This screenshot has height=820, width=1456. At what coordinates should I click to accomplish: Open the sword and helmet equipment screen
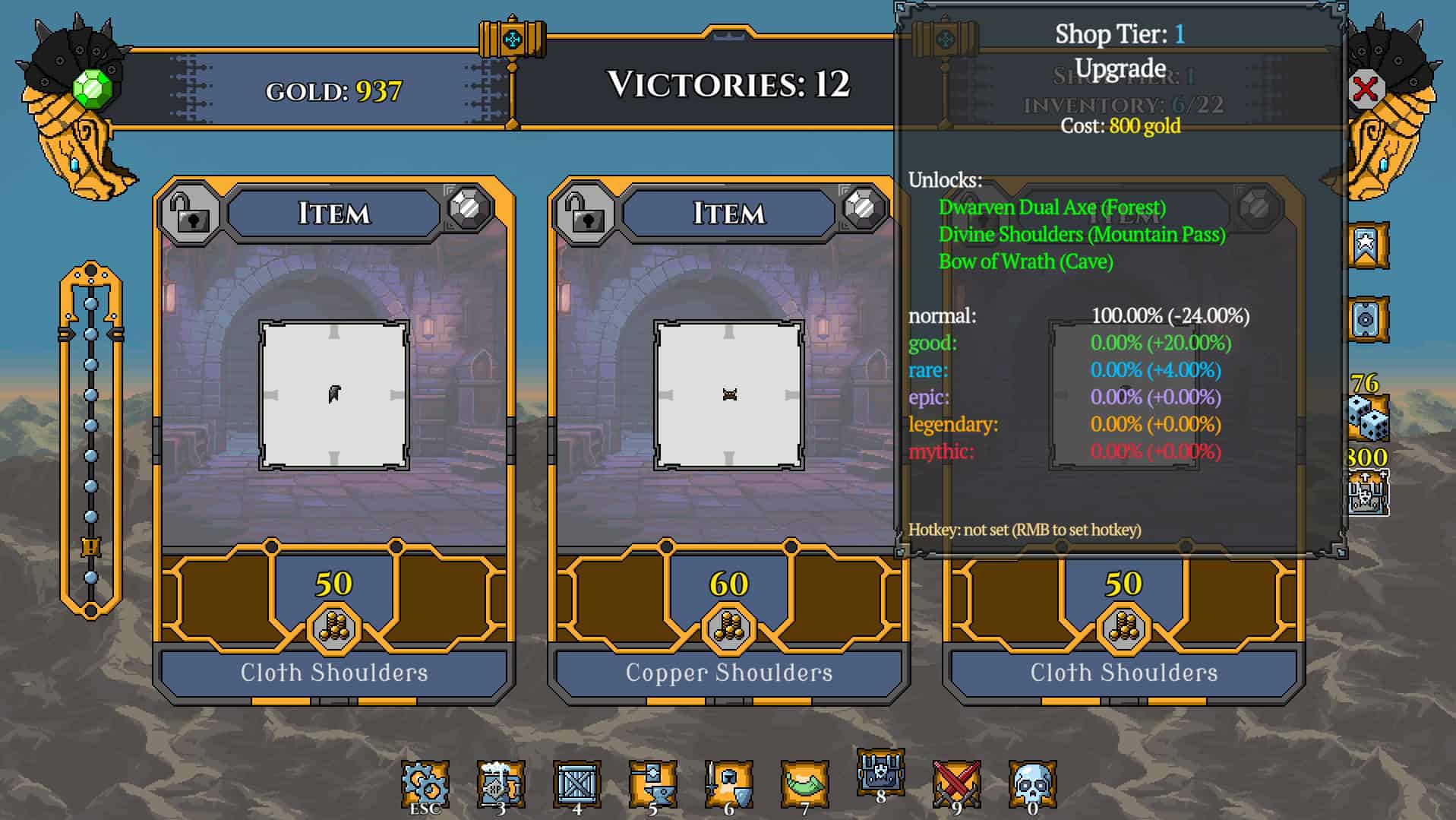click(x=728, y=783)
